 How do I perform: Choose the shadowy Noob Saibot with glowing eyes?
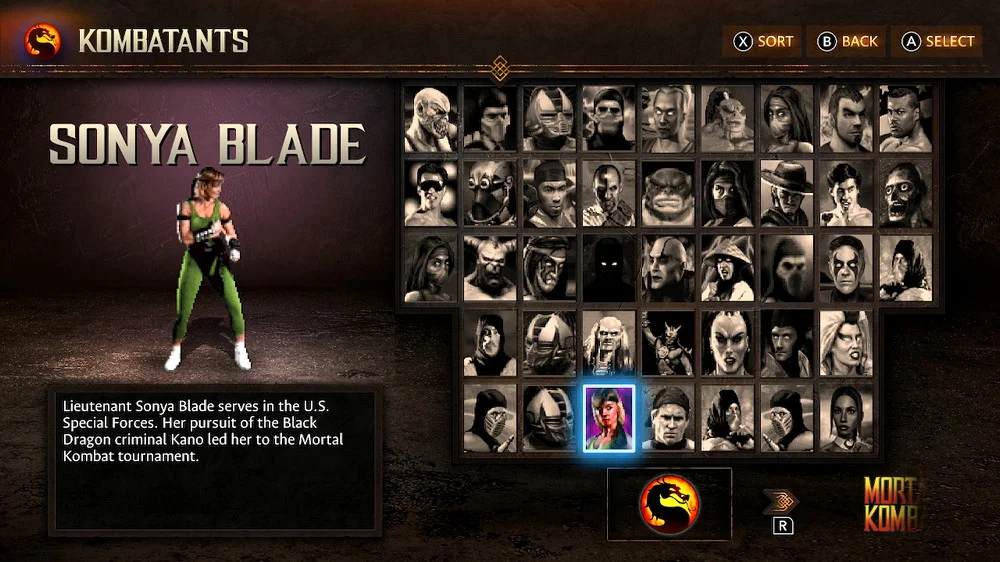pos(609,268)
